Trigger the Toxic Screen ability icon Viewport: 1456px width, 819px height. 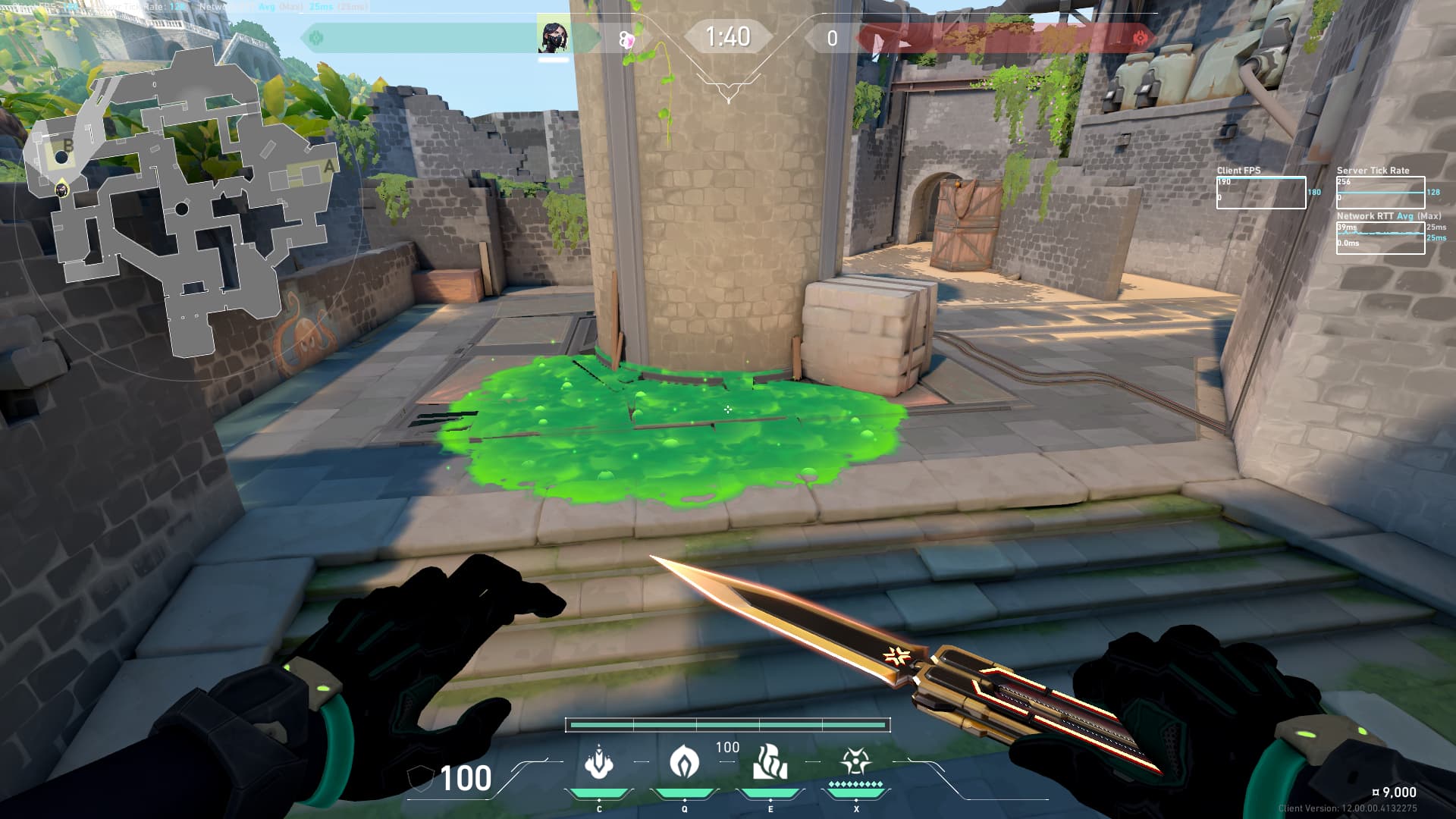[770, 761]
